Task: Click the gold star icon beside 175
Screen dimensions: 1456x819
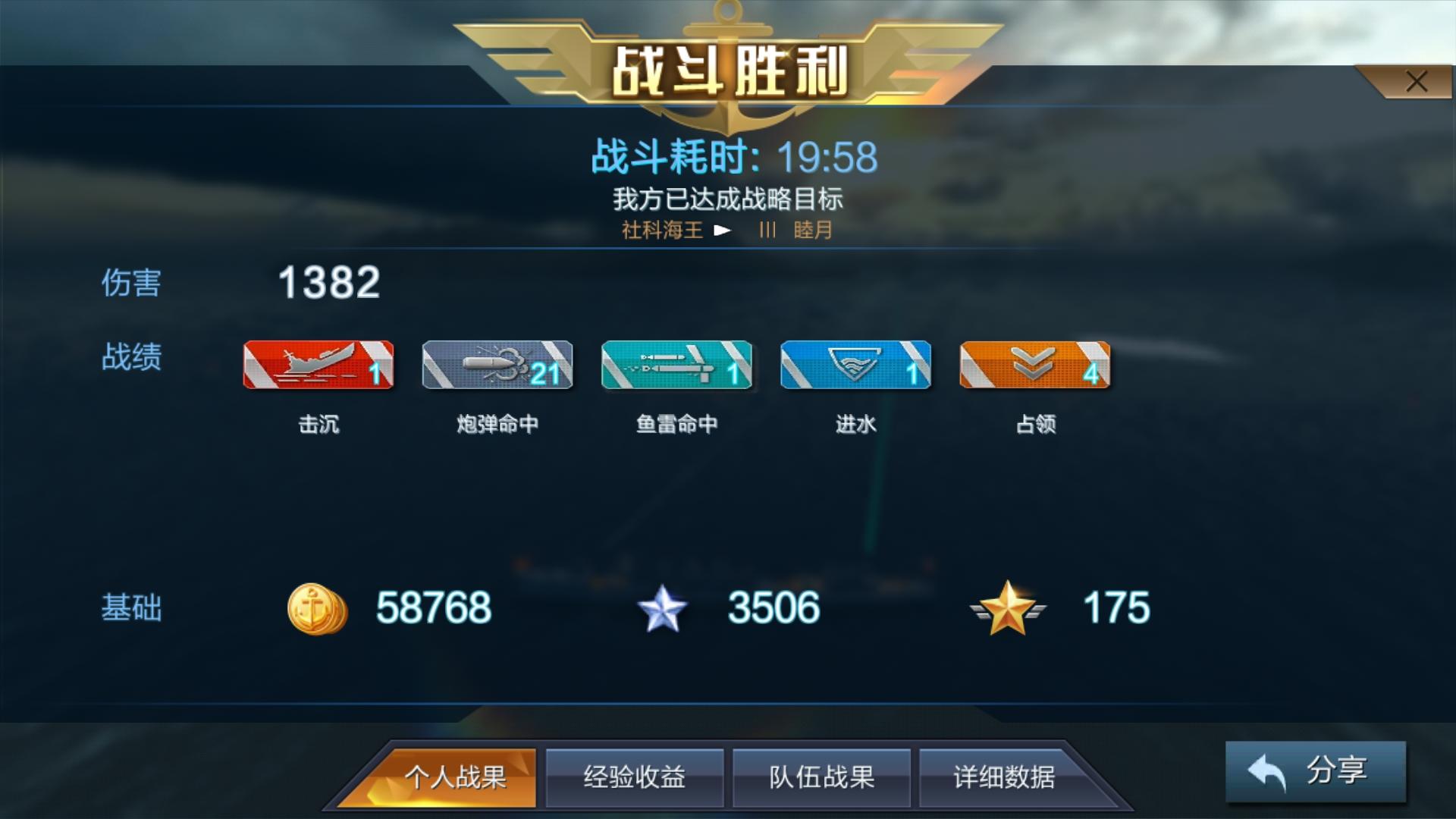Action: tap(1006, 607)
